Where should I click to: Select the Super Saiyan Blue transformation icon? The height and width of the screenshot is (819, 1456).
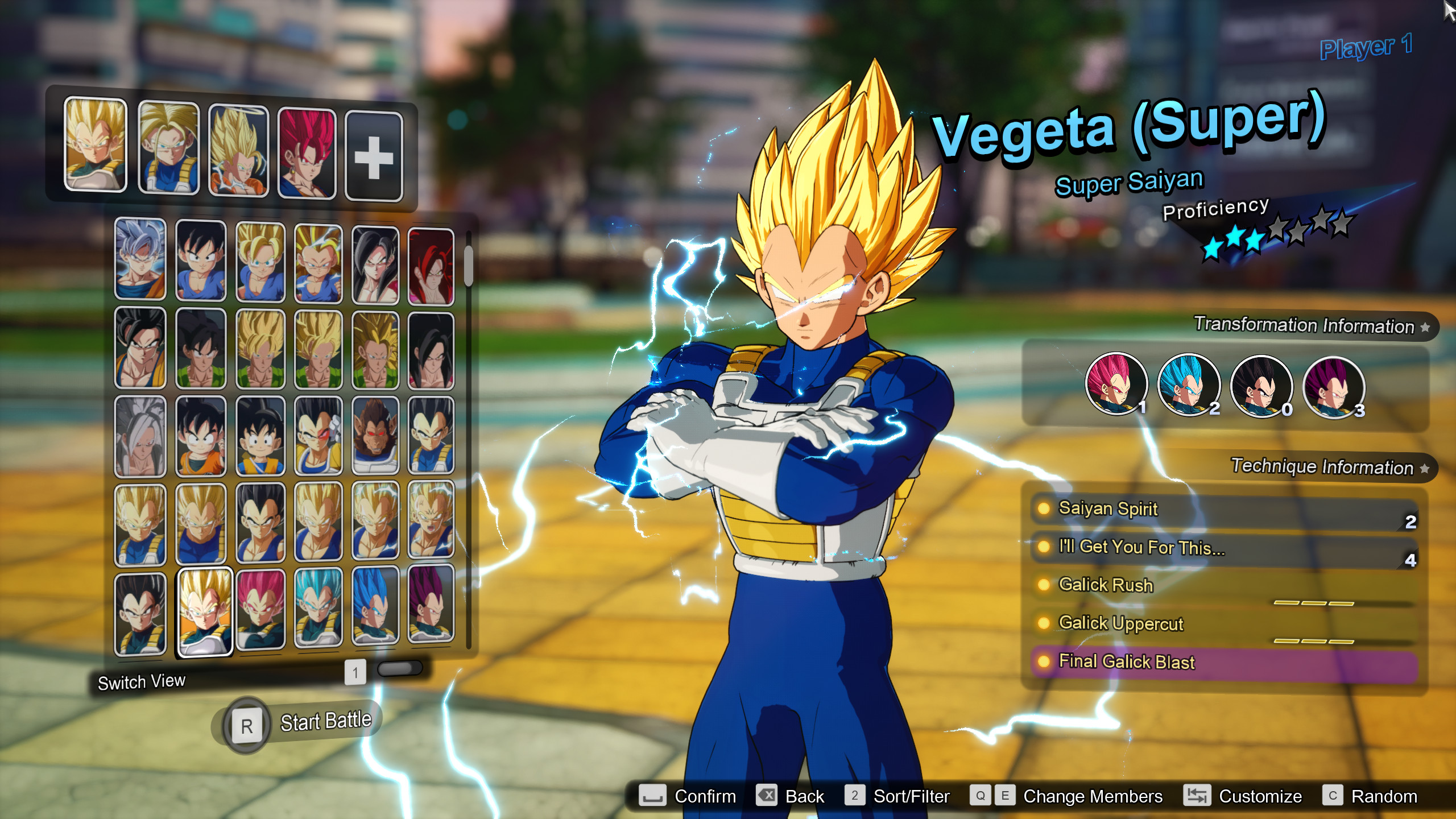1189,387
